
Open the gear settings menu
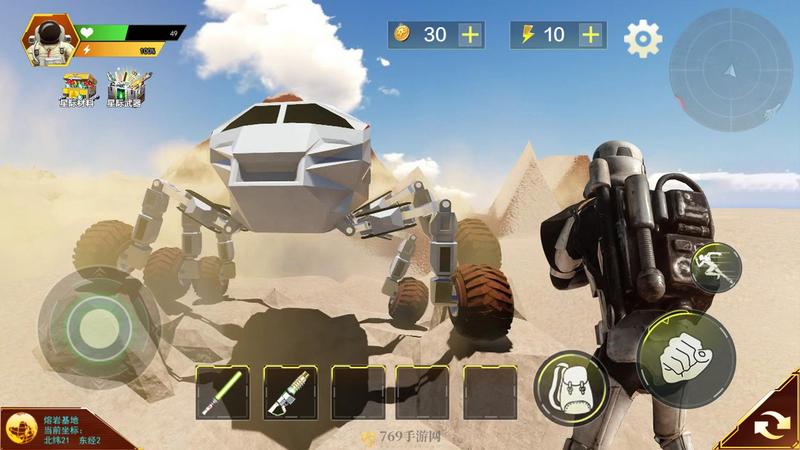click(x=643, y=38)
